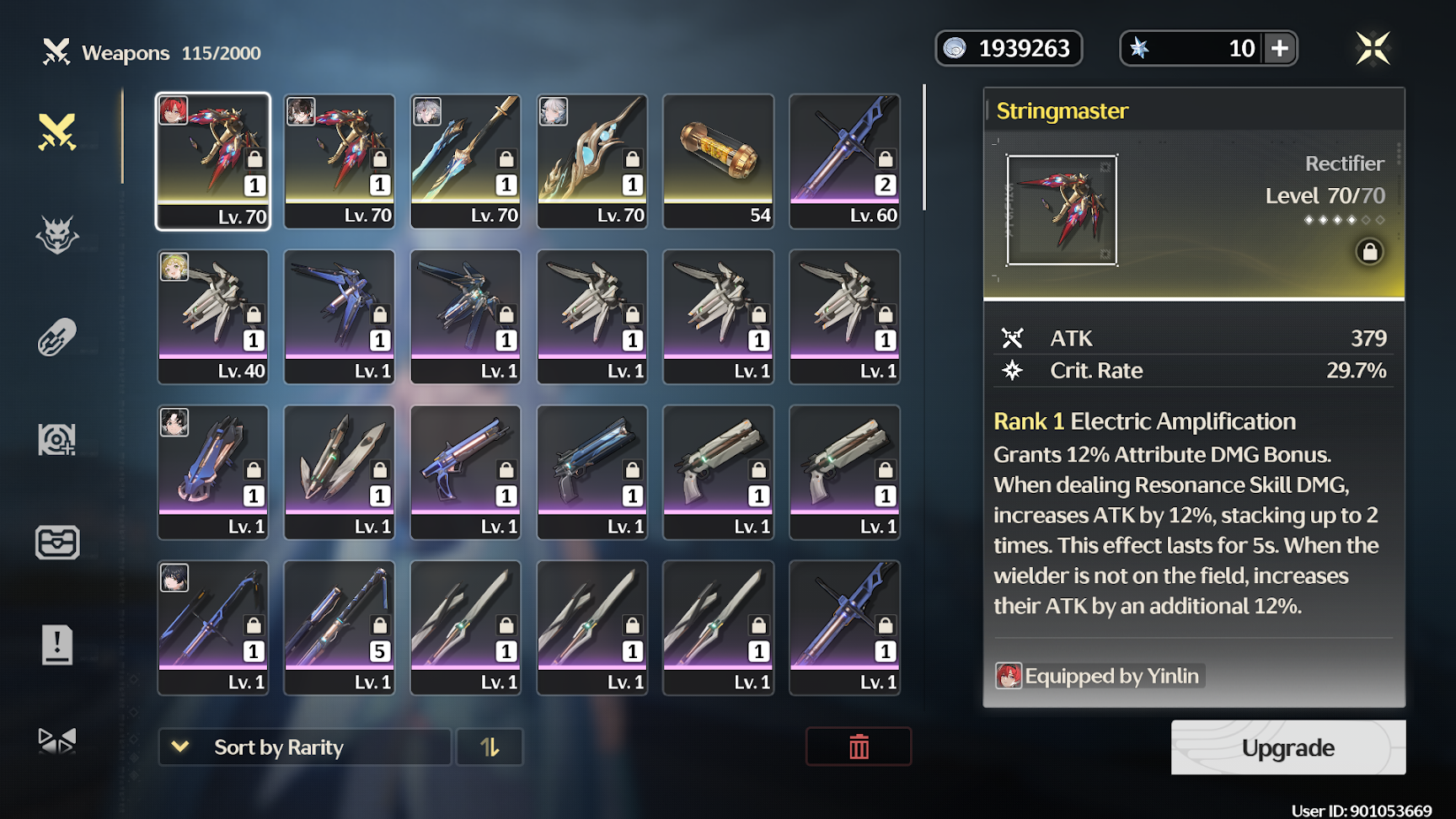
Task: Select the sword slot showing rank 5
Action: pos(340,628)
